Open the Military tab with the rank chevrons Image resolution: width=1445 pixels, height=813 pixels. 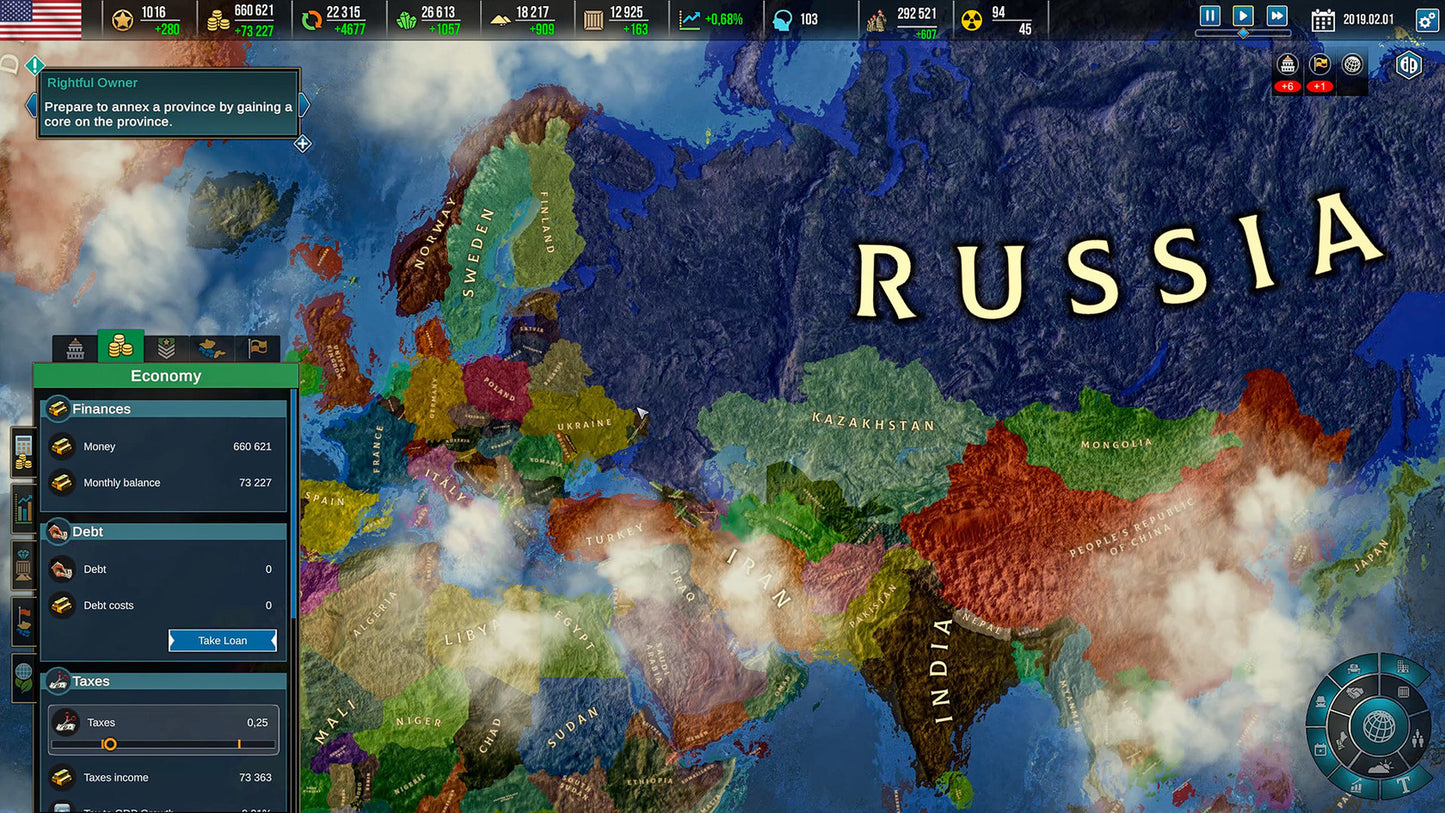tap(166, 348)
